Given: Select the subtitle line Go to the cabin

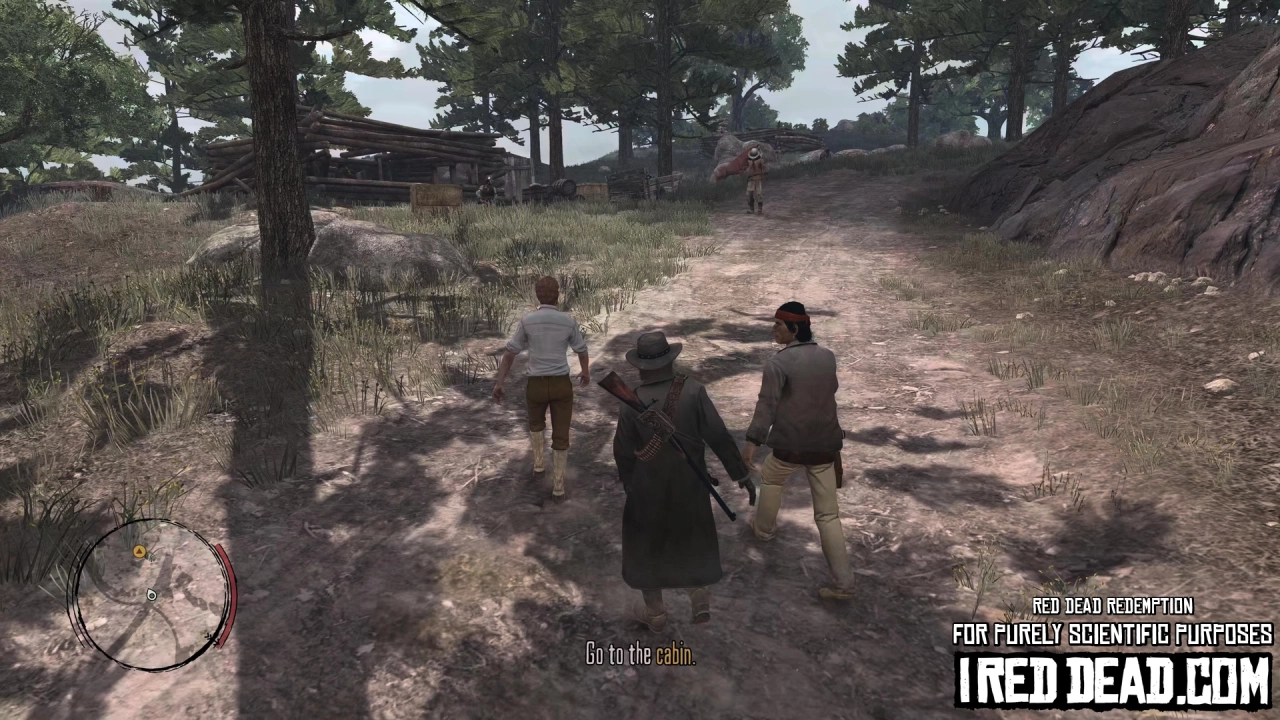Looking at the screenshot, I should [x=640, y=656].
